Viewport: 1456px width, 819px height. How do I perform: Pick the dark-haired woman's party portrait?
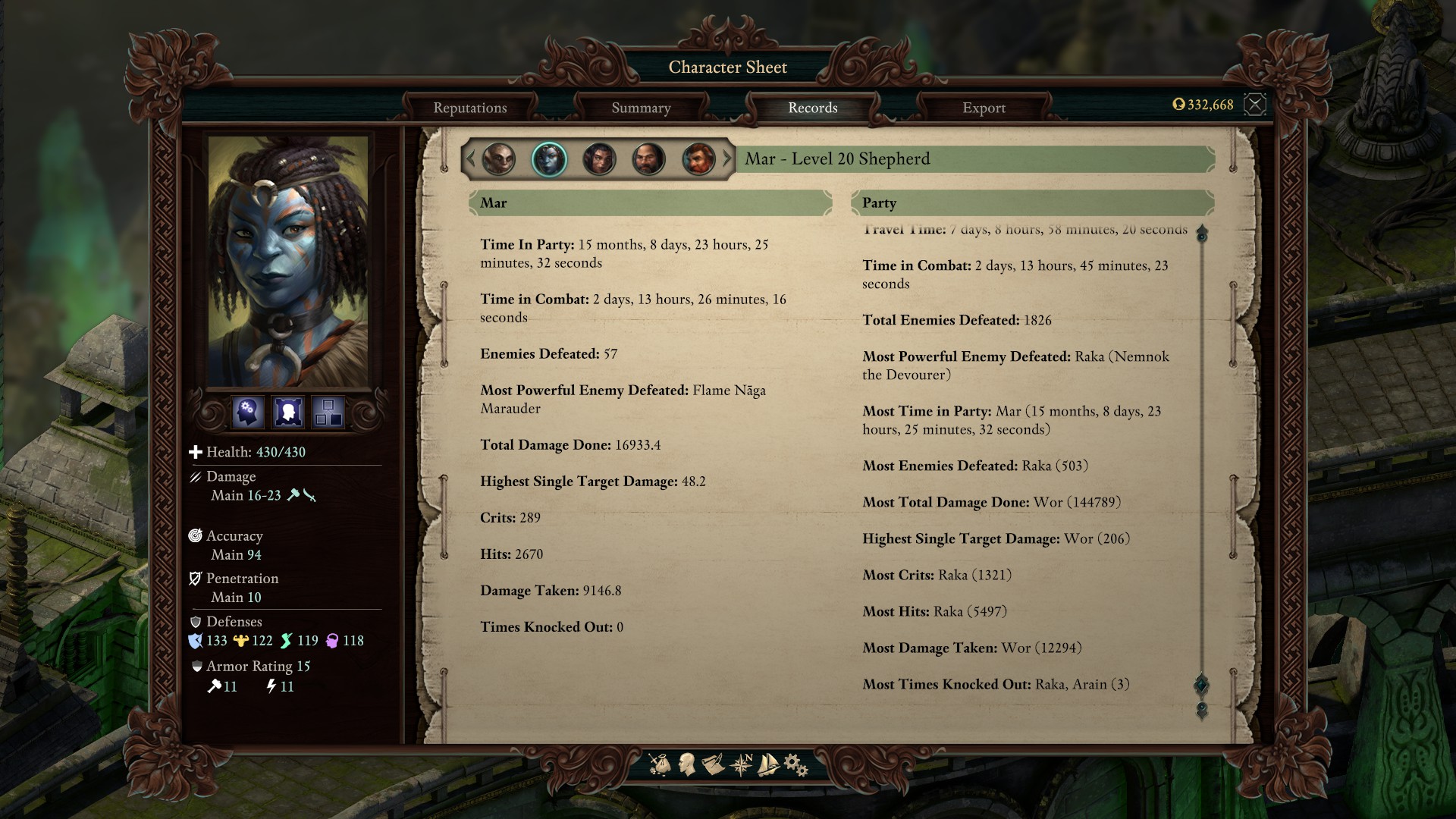tap(599, 159)
